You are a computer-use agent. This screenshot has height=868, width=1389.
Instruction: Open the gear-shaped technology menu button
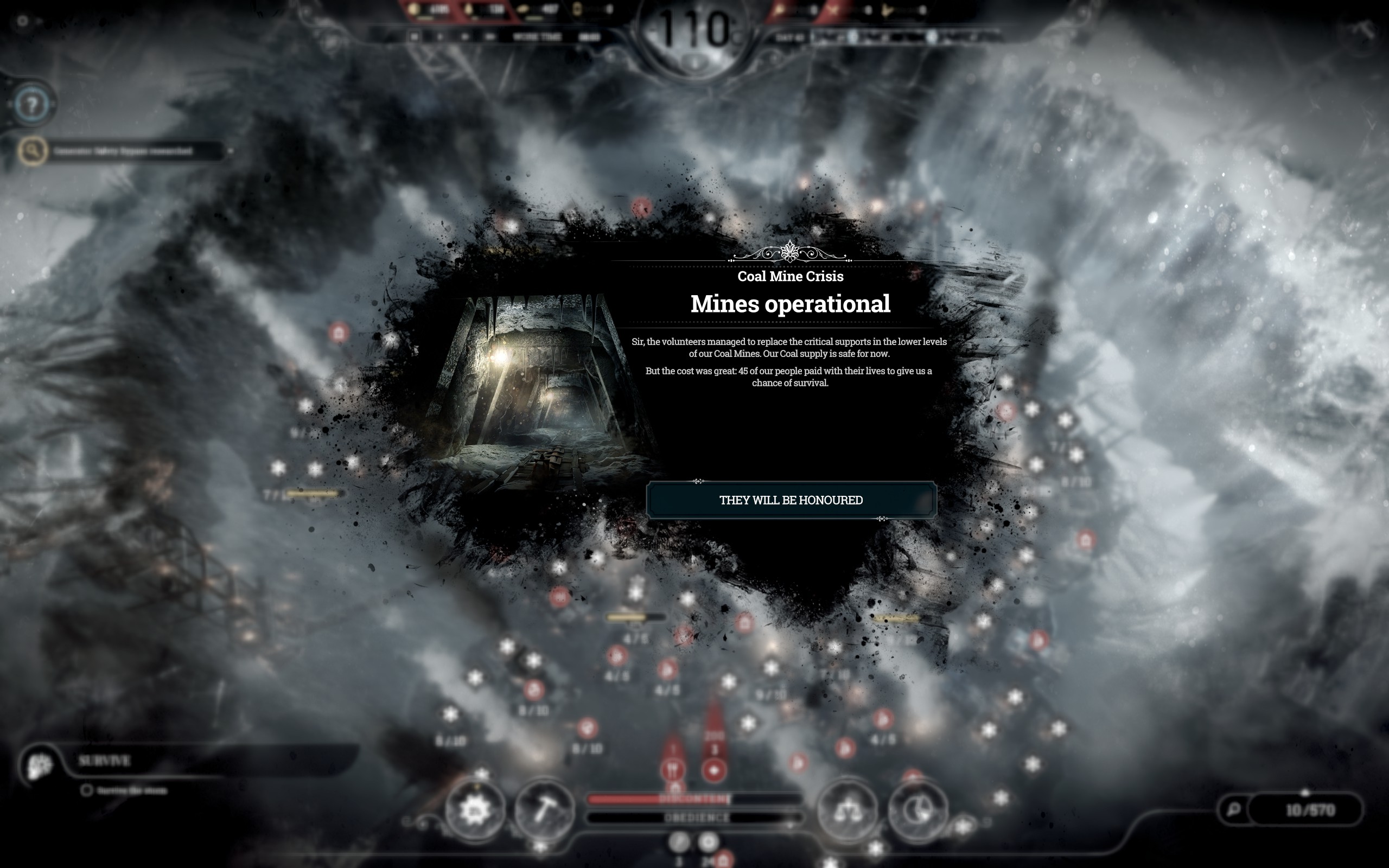(475, 810)
